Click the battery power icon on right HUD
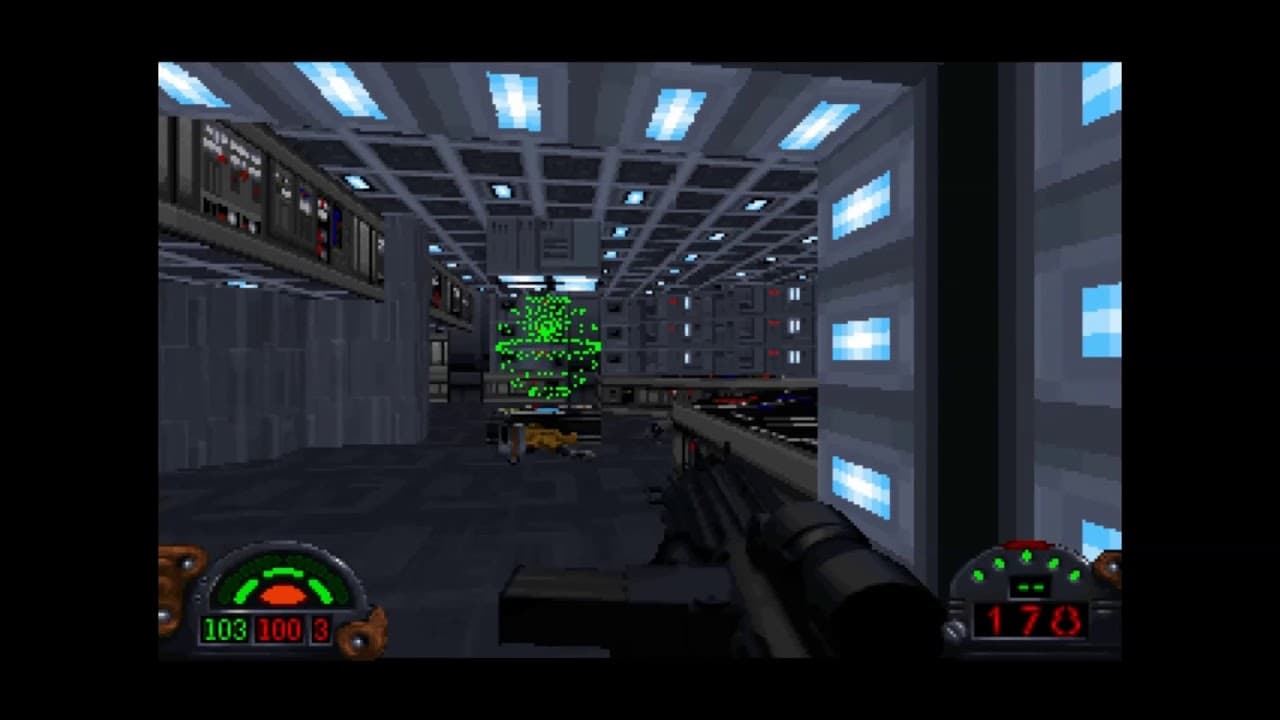Screen dimensions: 1280x720 [1032, 586]
